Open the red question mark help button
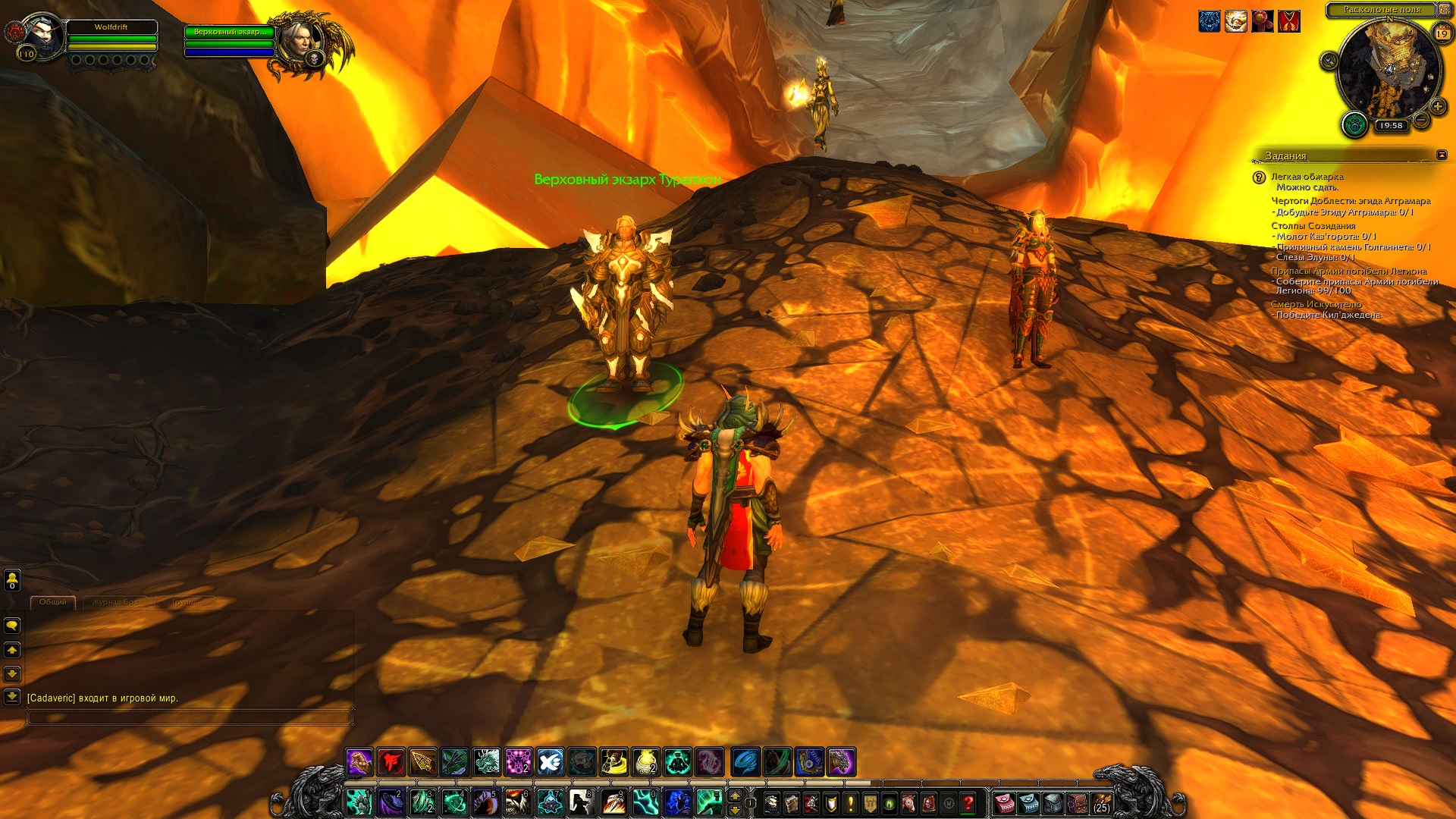 968,803
